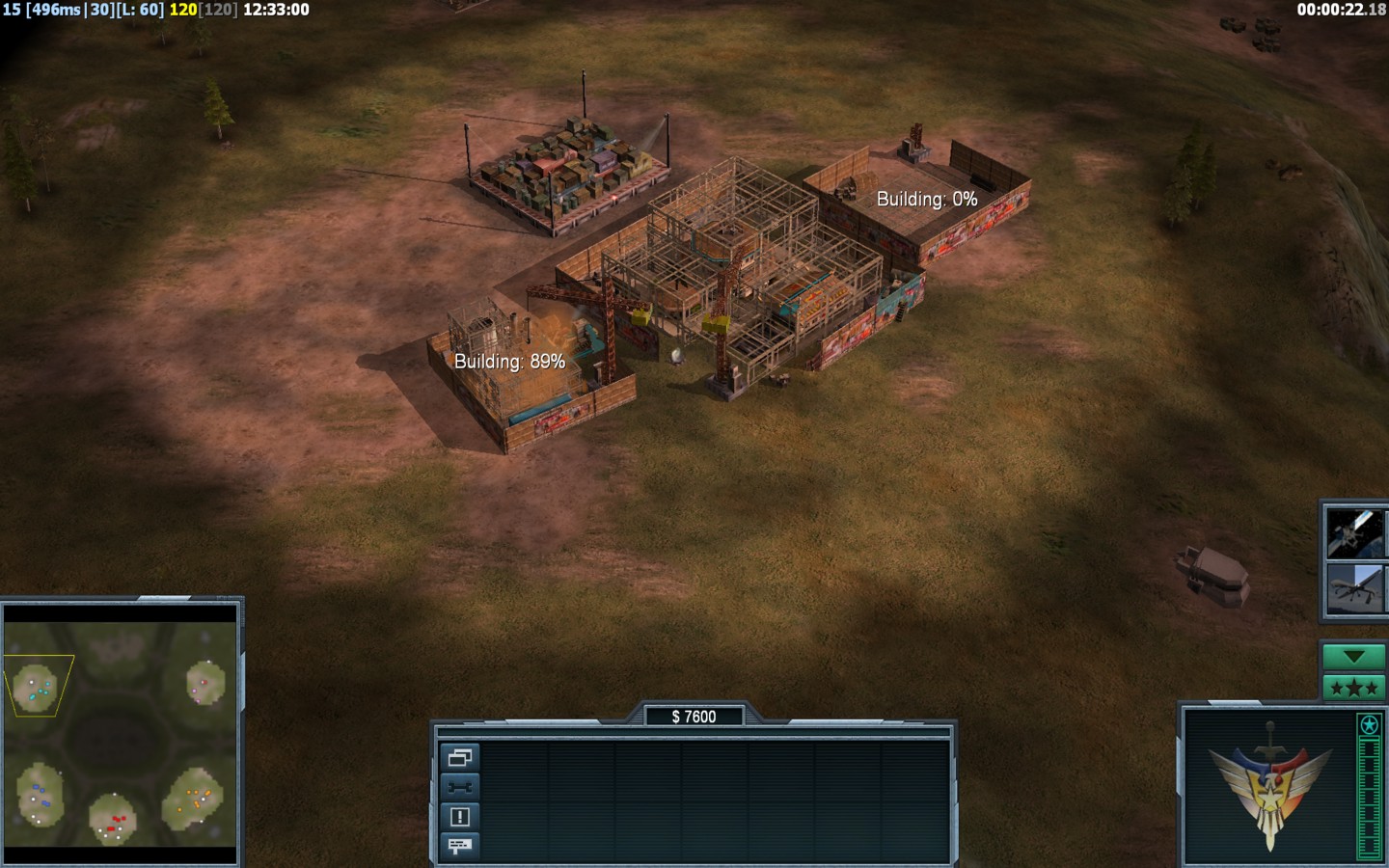Image resolution: width=1389 pixels, height=868 pixels.
Task: Activate the spy drone power shortcut icon
Action: 1354,587
